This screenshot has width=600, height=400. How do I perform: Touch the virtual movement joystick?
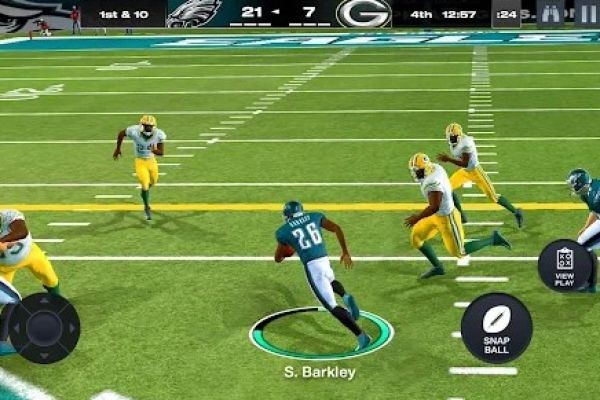tap(44, 327)
